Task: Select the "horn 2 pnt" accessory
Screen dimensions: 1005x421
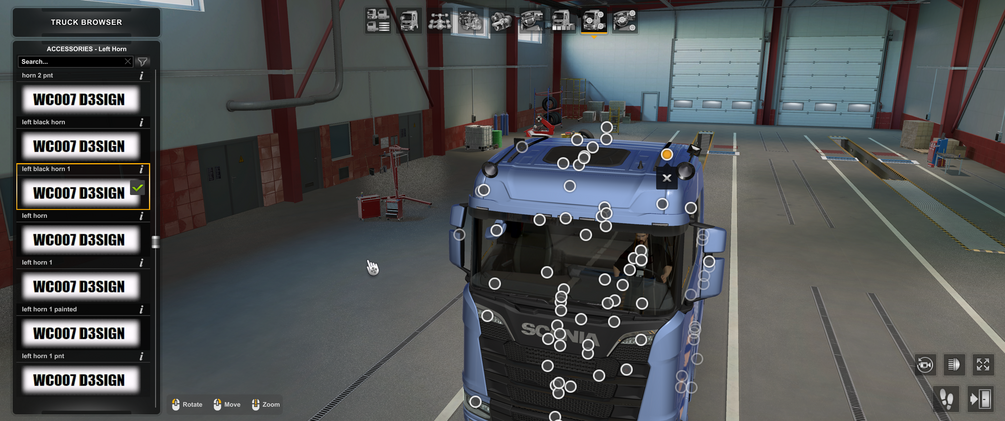Action: point(80,99)
